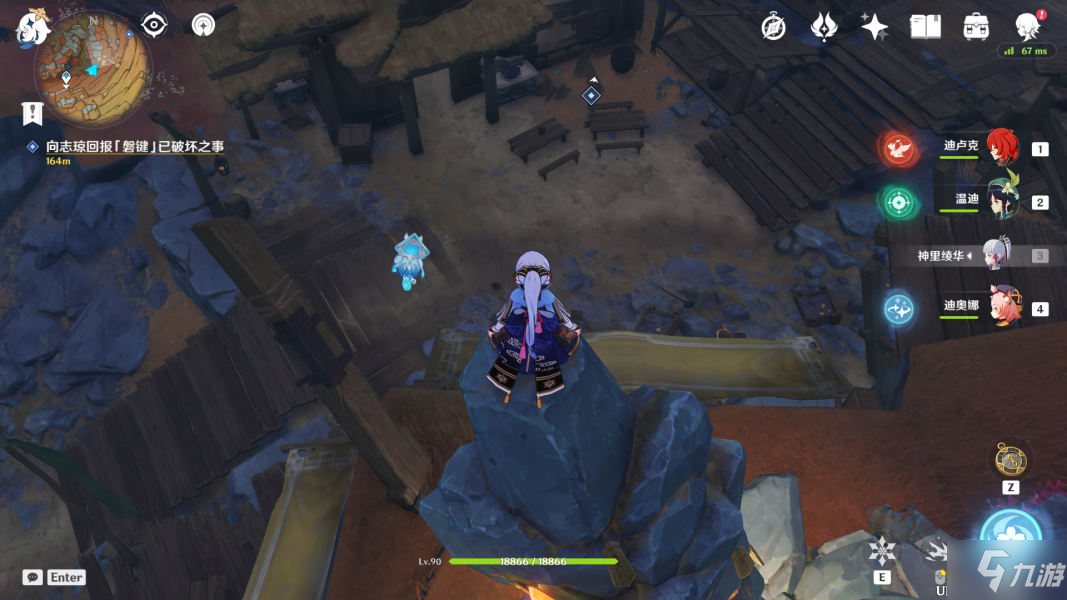Viewport: 1067px width, 600px height.
Task: Click the elemental sight eye icon
Action: (154, 25)
